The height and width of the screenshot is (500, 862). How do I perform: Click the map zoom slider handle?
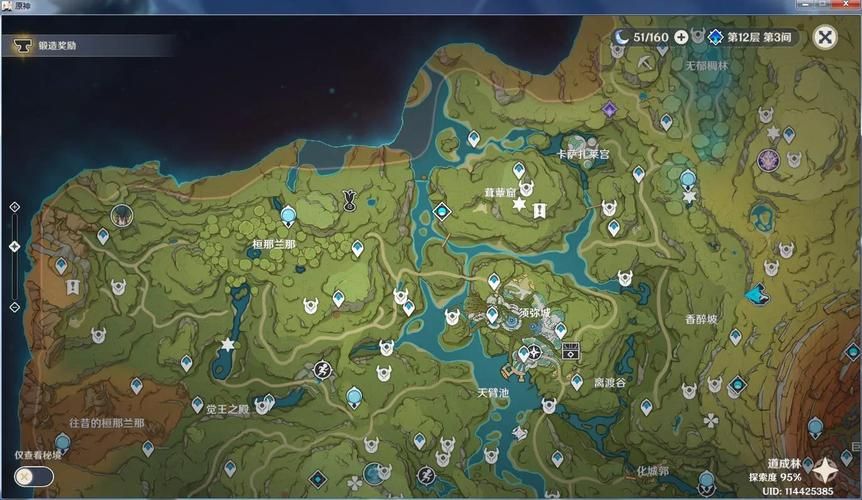[14, 246]
